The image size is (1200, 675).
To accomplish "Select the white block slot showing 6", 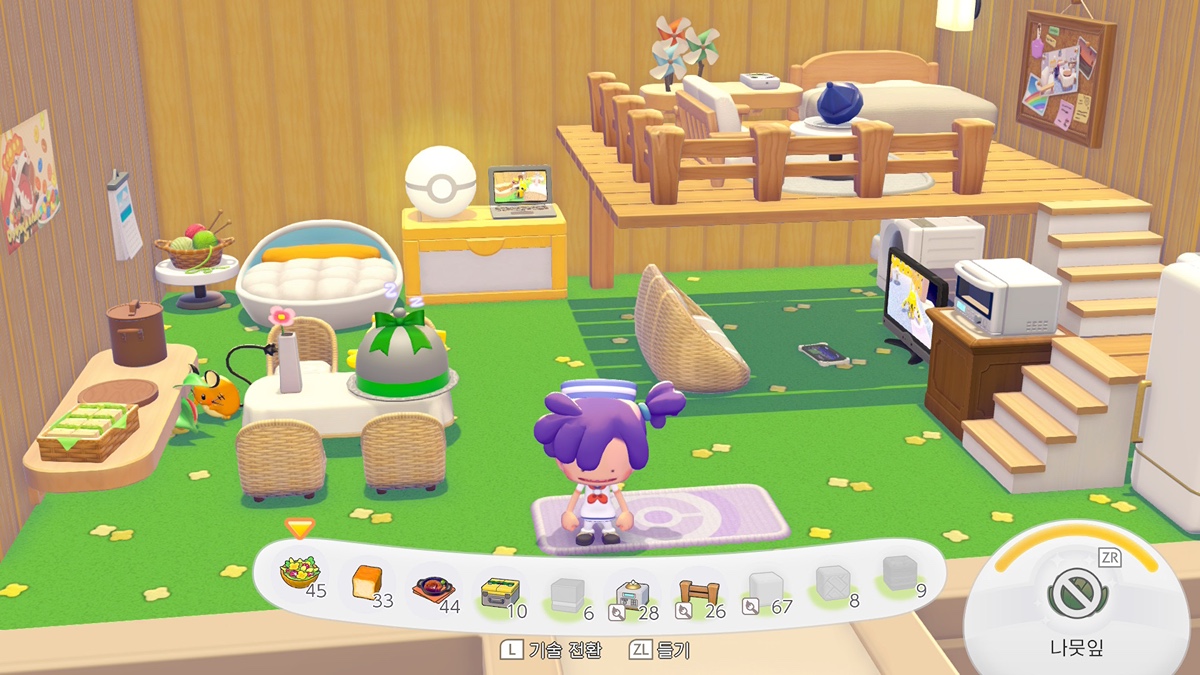I will point(566,594).
